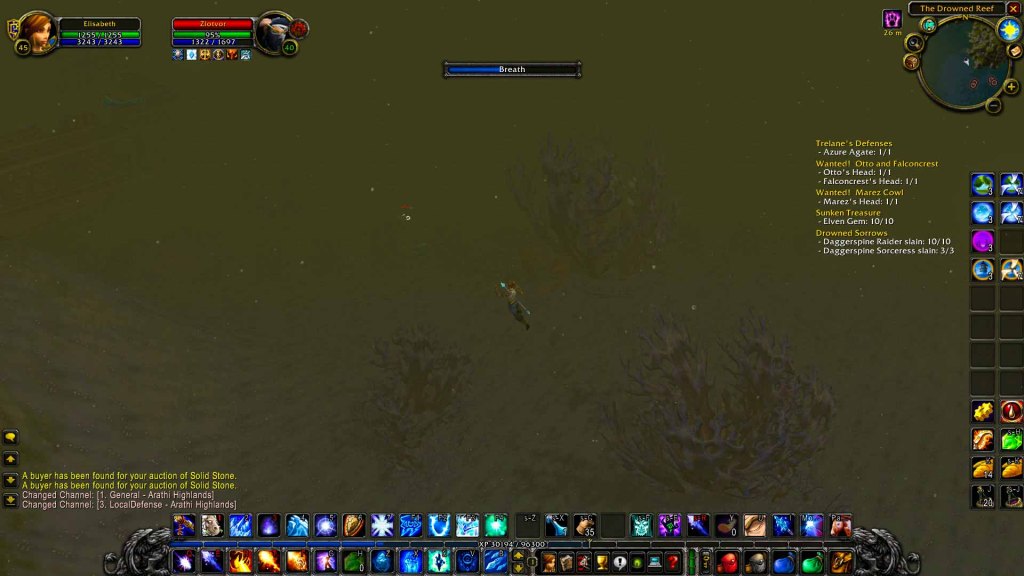Click Elisabeth's player portrait
This screenshot has width=1024, height=576.
click(38, 31)
